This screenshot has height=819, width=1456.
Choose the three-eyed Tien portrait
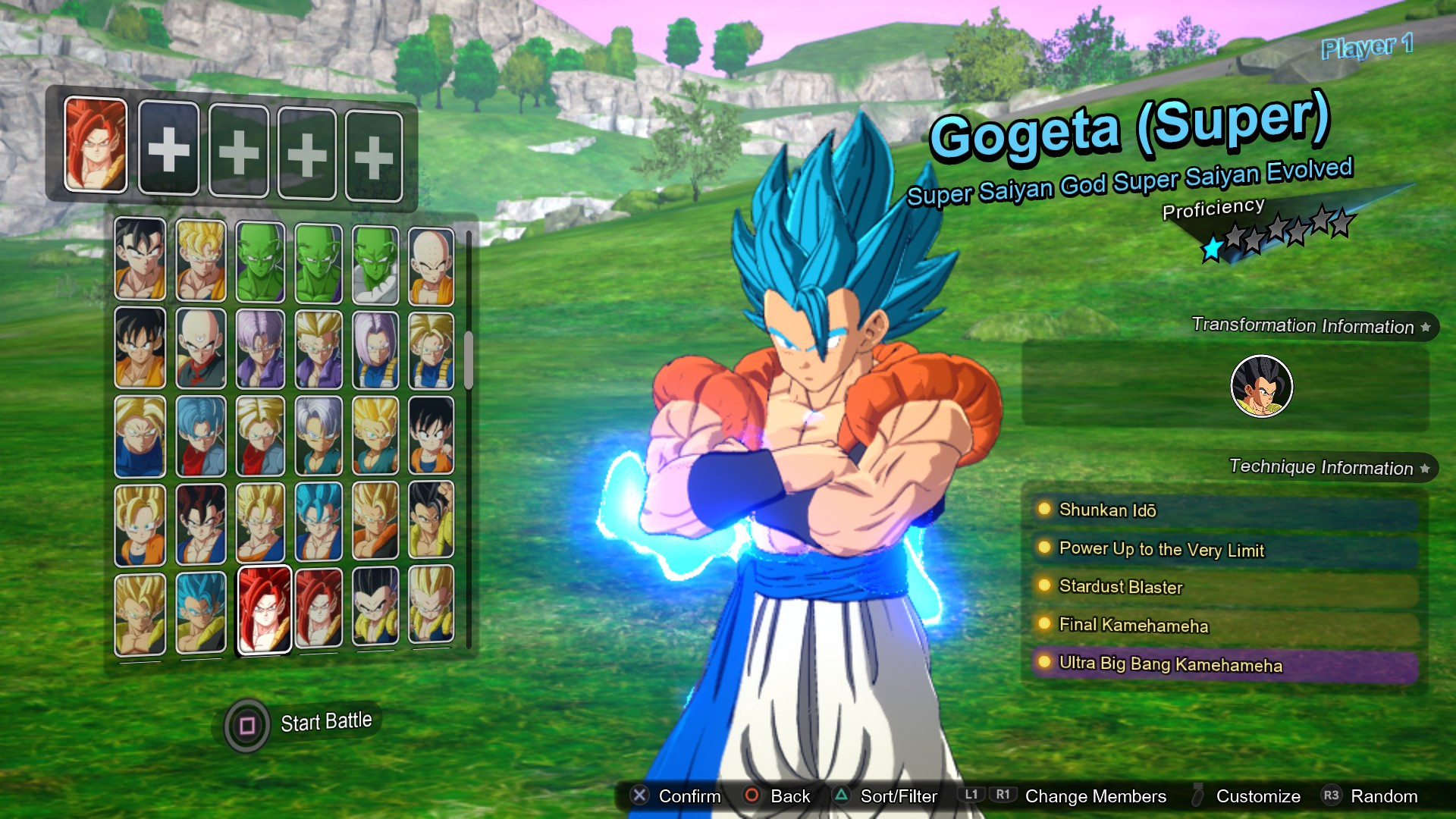[x=201, y=350]
